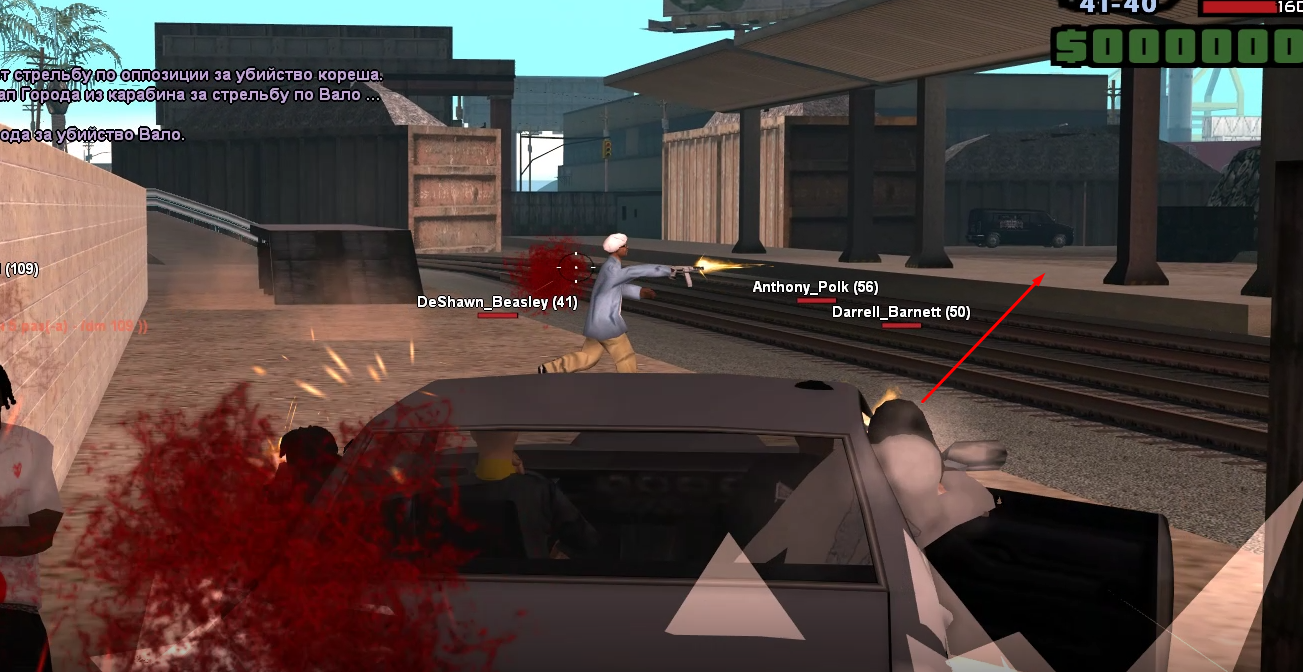Select the DeShawn_Beasley (41) player nametag
The image size is (1303, 672).
pos(497,302)
